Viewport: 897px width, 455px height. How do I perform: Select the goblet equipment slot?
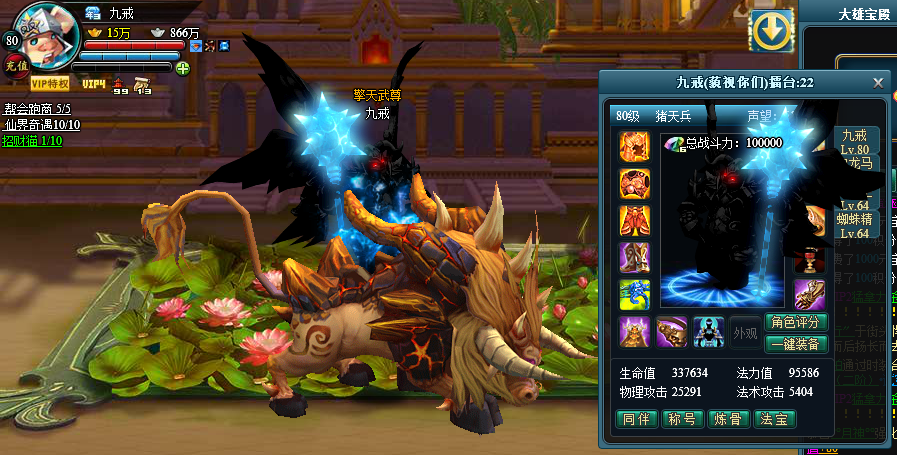tap(809, 259)
